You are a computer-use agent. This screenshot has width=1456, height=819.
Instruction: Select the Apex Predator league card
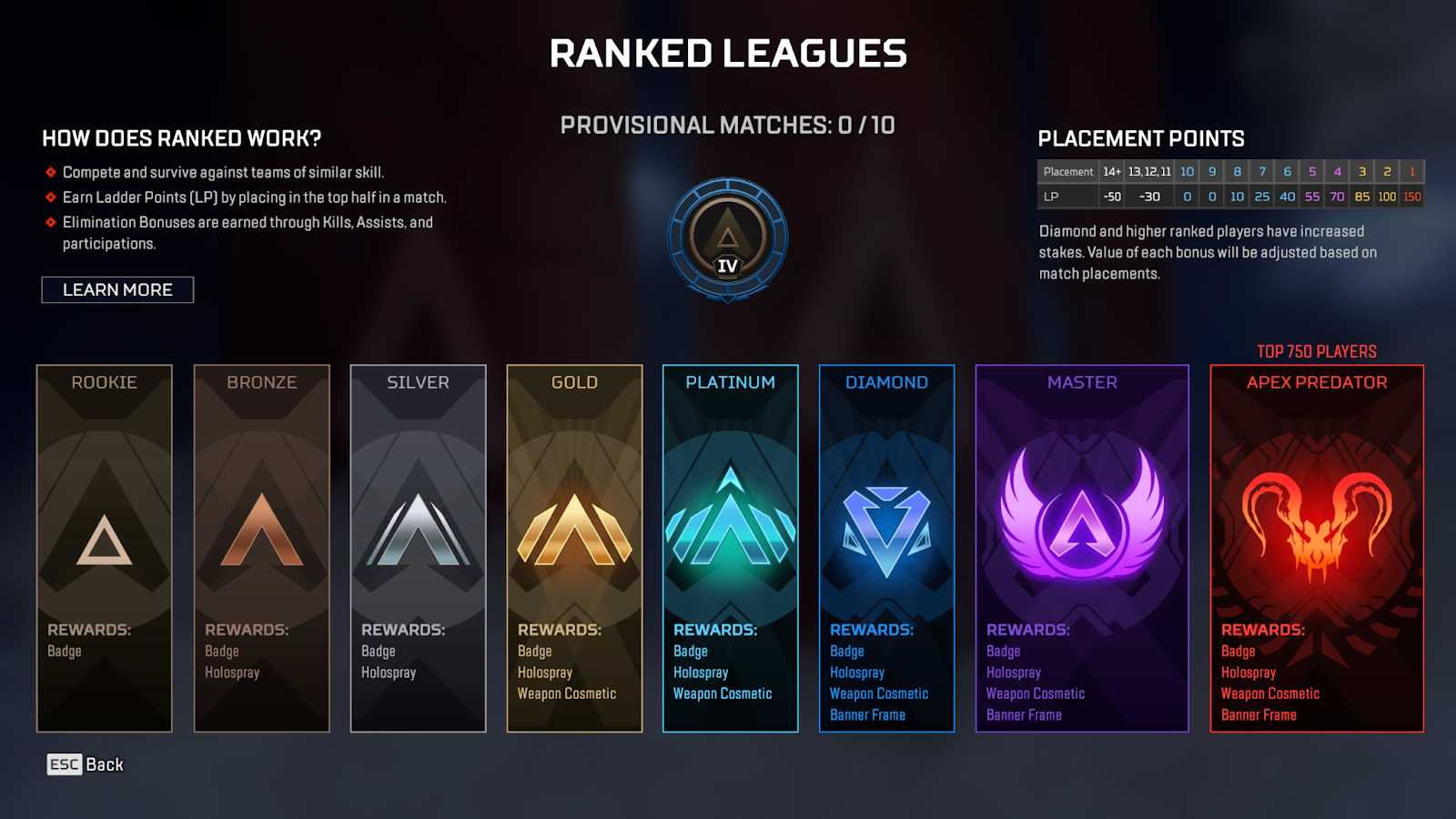1317,548
